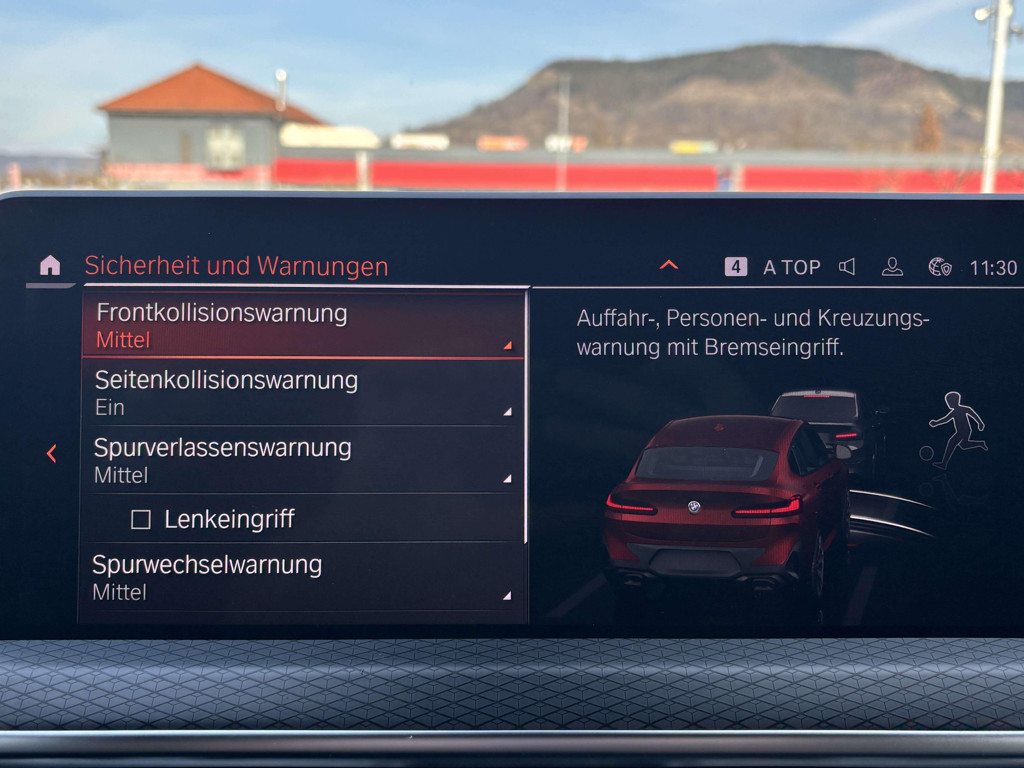The height and width of the screenshot is (768, 1024).
Task: Select the number 4 station badge
Action: tap(736, 267)
